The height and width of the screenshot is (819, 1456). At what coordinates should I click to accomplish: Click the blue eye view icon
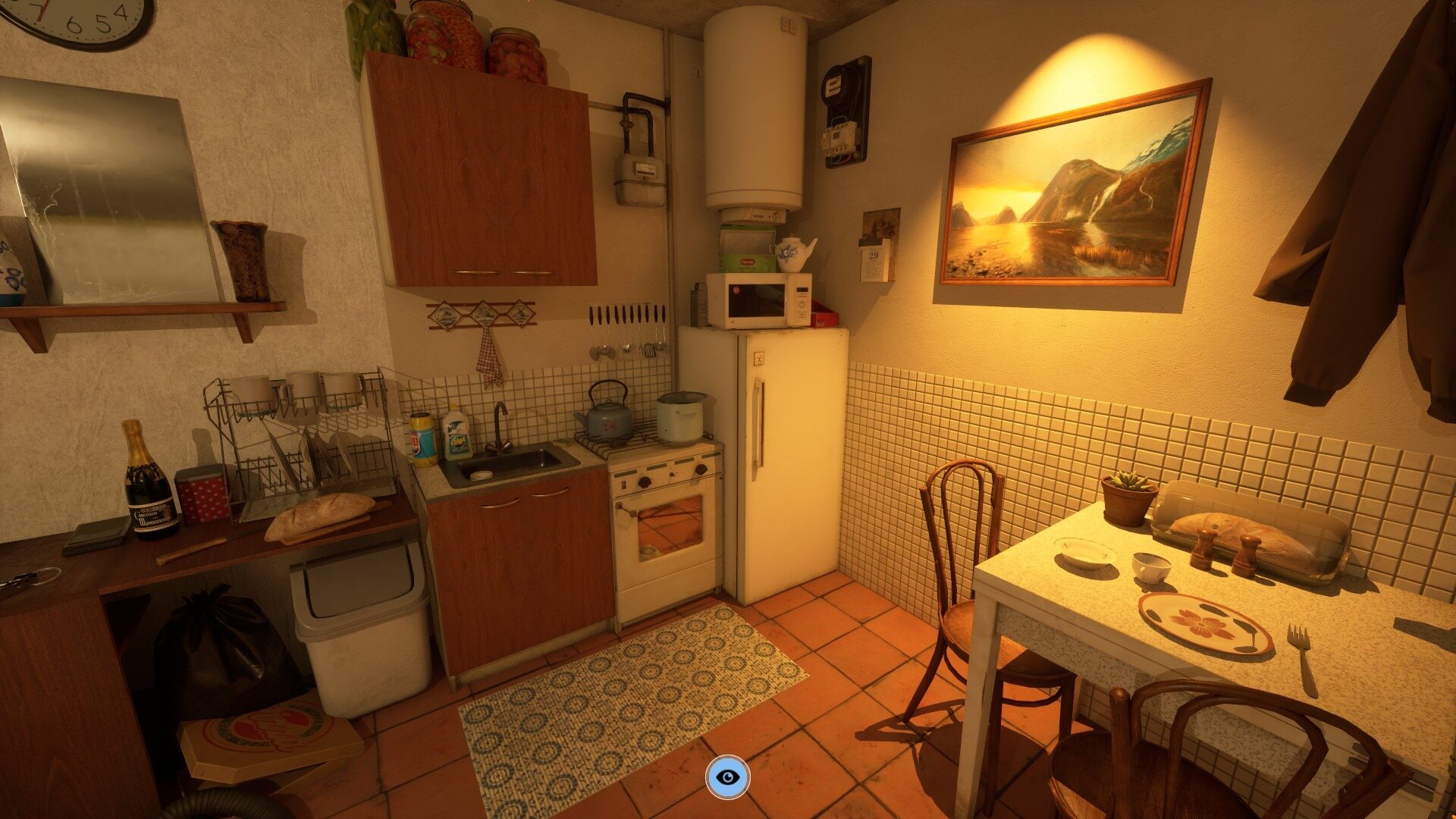[x=727, y=777]
